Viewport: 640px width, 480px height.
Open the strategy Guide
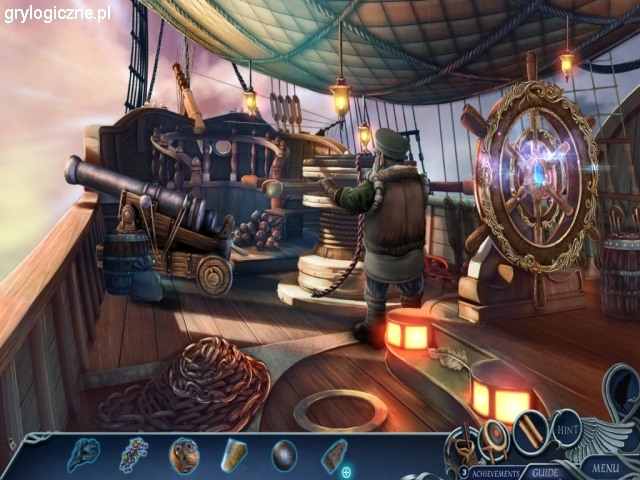(x=545, y=472)
